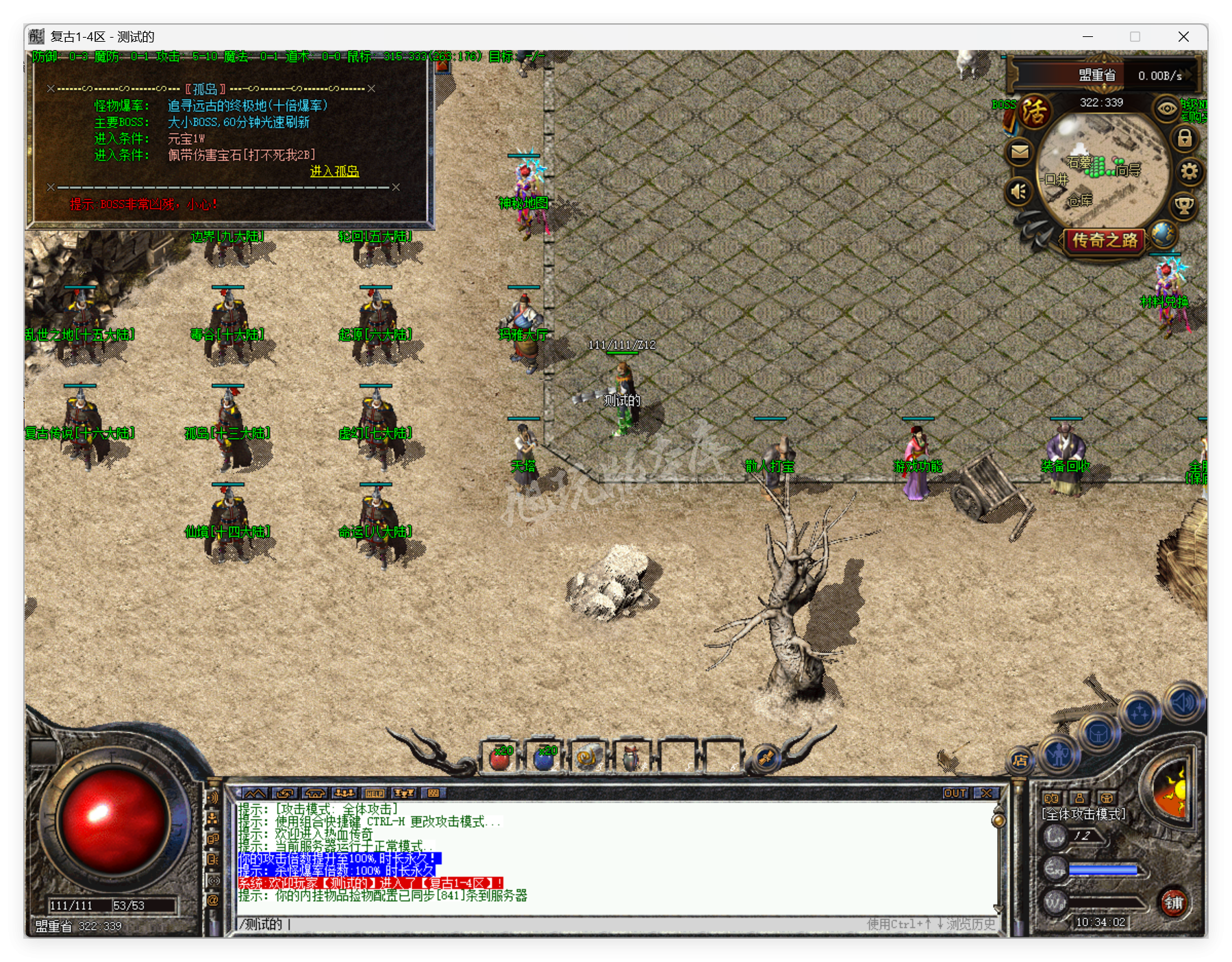Collapse the chat window with its X icon
Image resolution: width=1232 pixels, height=962 pixels.
pyautogui.click(x=986, y=793)
